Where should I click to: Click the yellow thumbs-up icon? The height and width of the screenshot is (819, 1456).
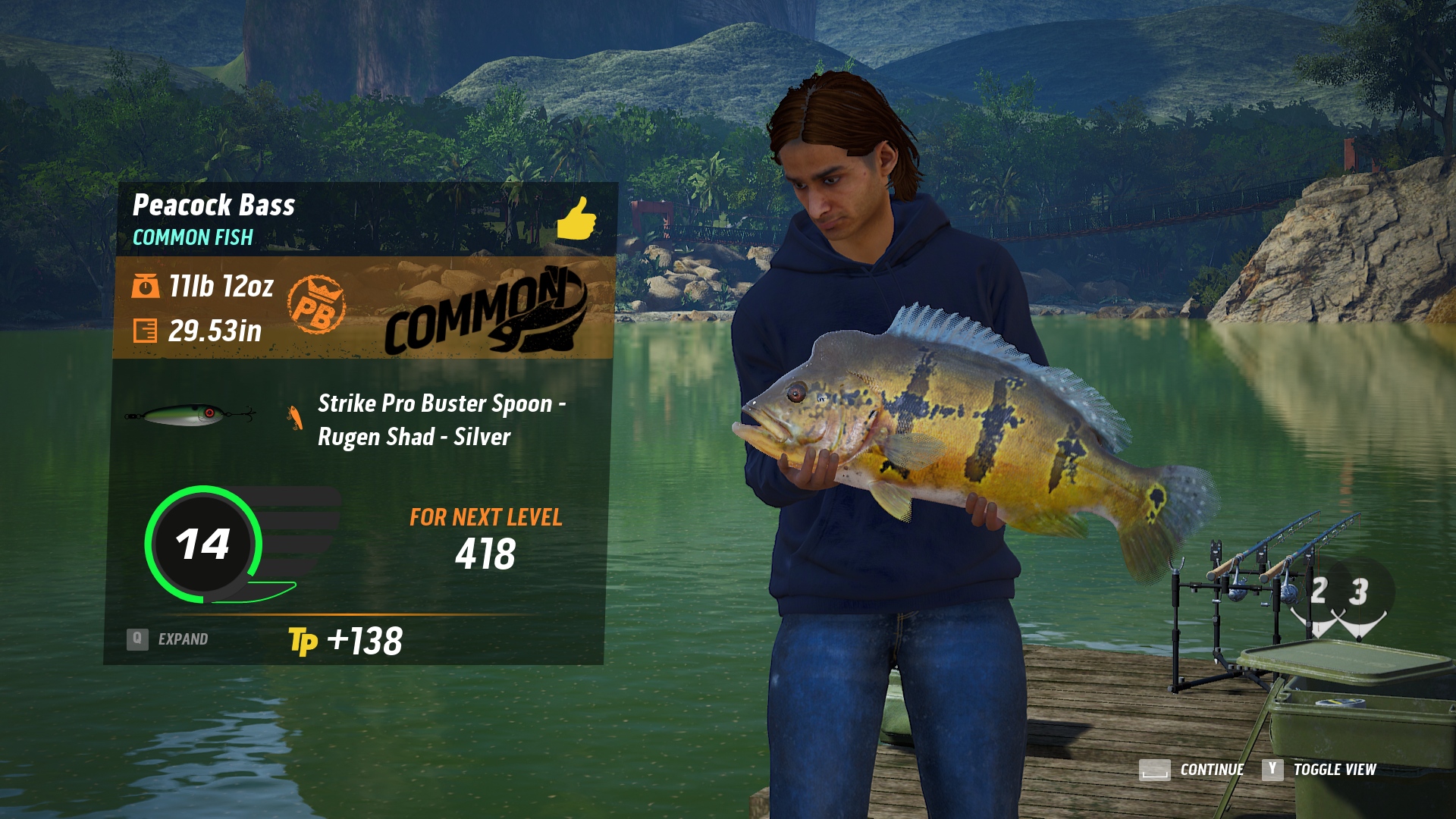tap(576, 218)
